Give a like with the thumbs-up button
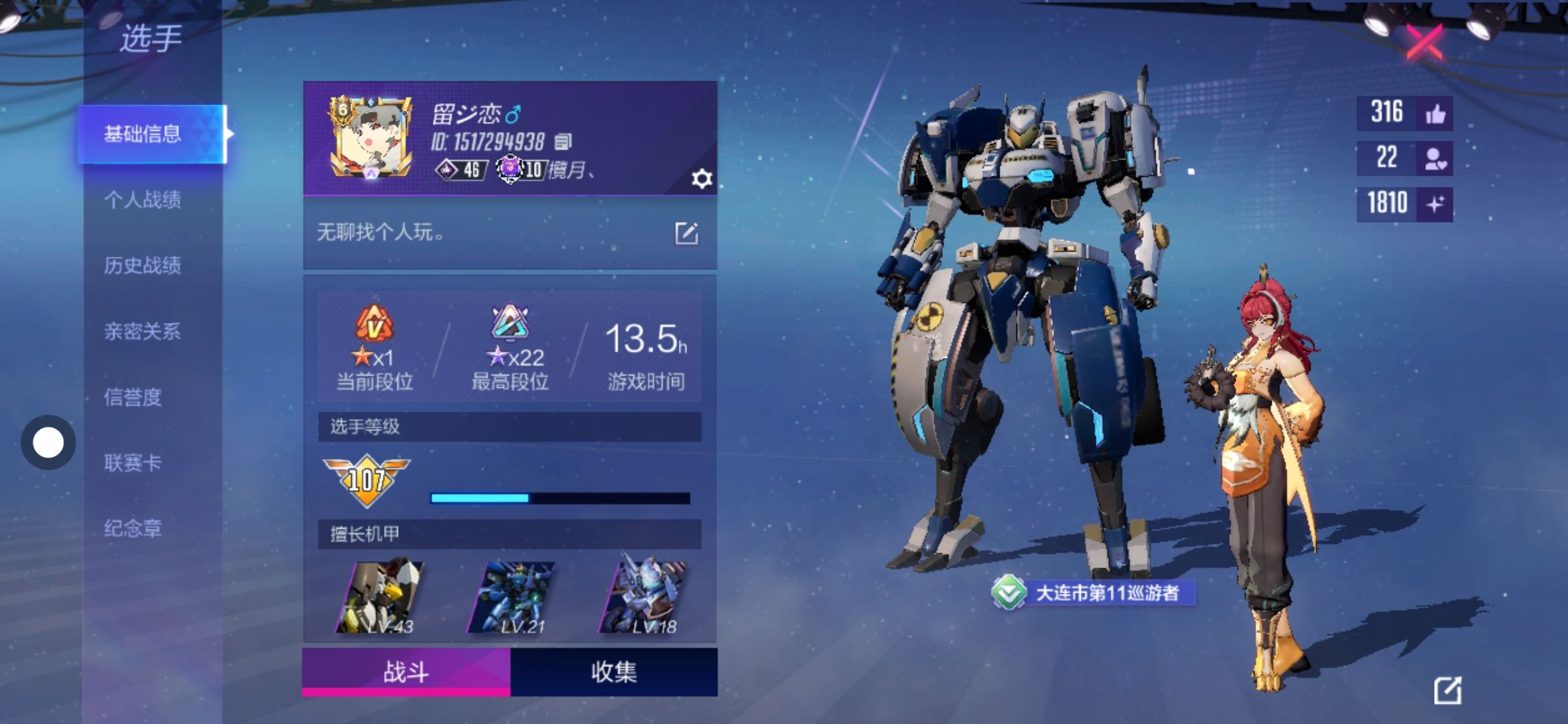The width and height of the screenshot is (1568, 724). click(x=1435, y=113)
